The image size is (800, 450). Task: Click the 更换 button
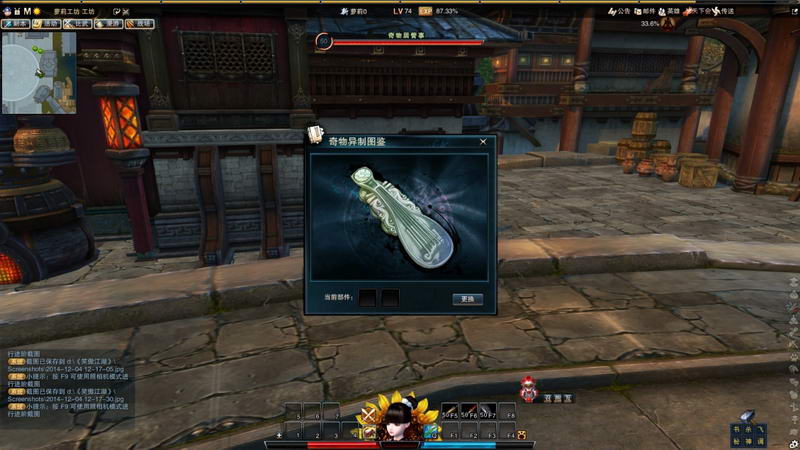[467, 299]
